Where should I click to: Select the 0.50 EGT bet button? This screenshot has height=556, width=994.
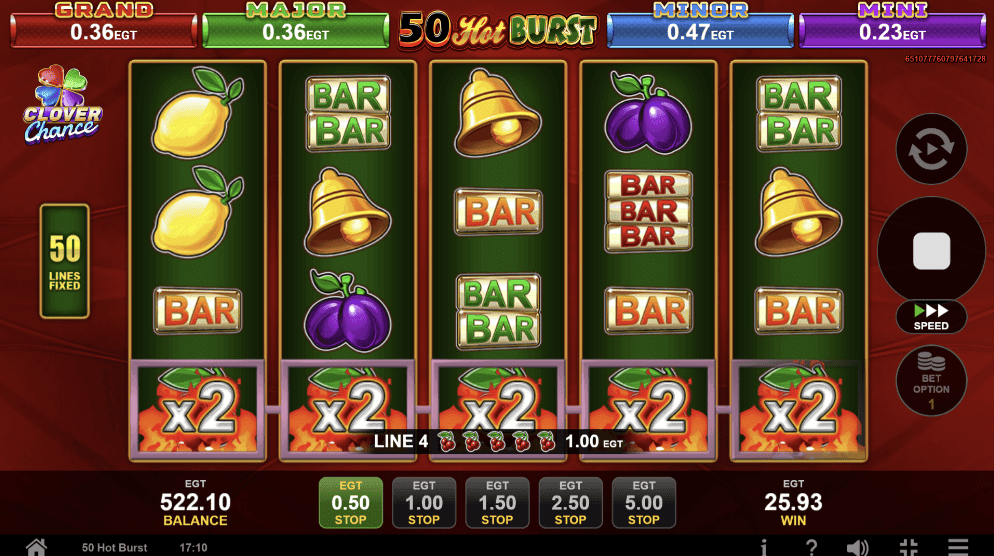click(x=350, y=502)
